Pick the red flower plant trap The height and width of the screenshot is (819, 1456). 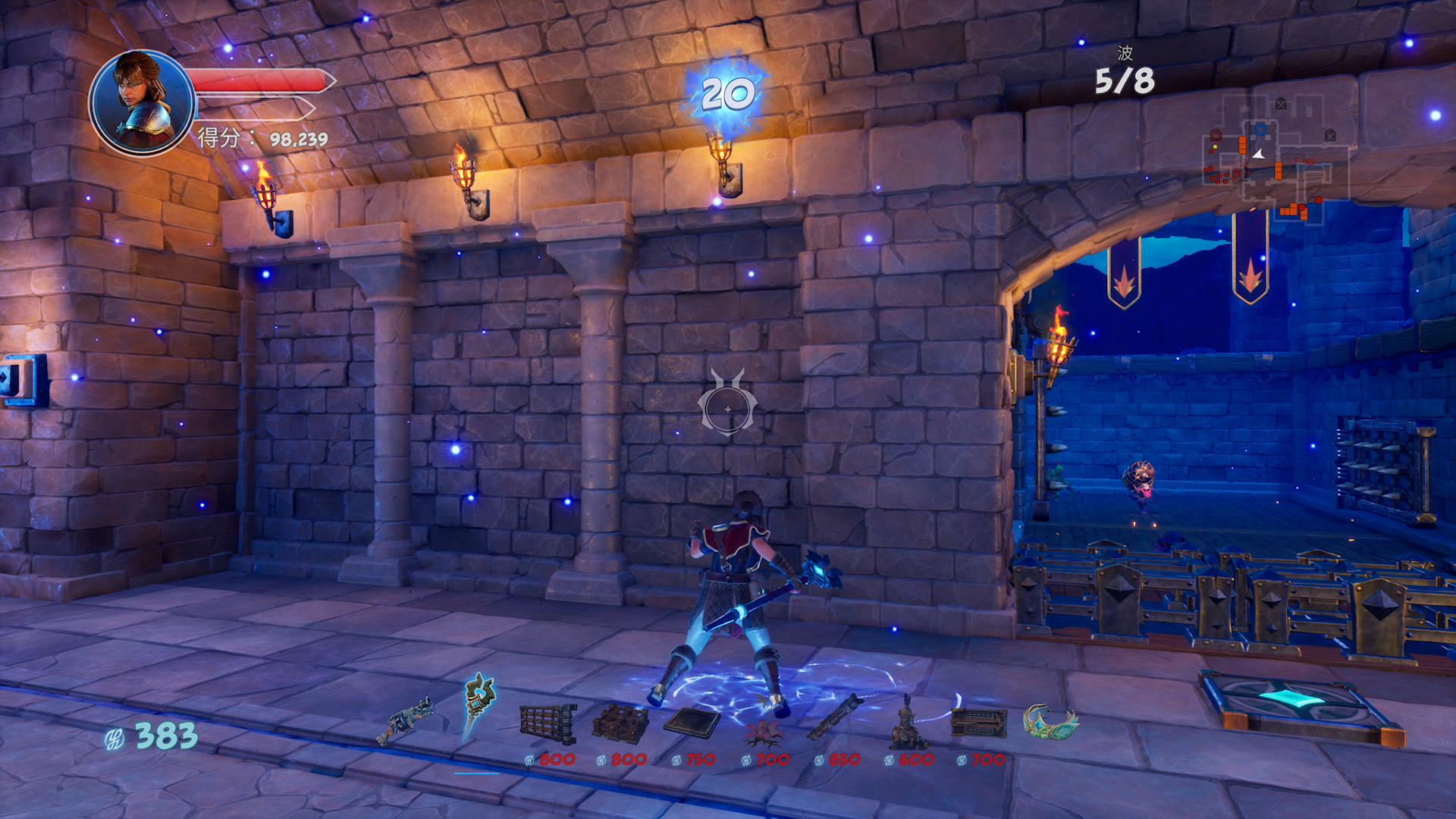click(764, 728)
